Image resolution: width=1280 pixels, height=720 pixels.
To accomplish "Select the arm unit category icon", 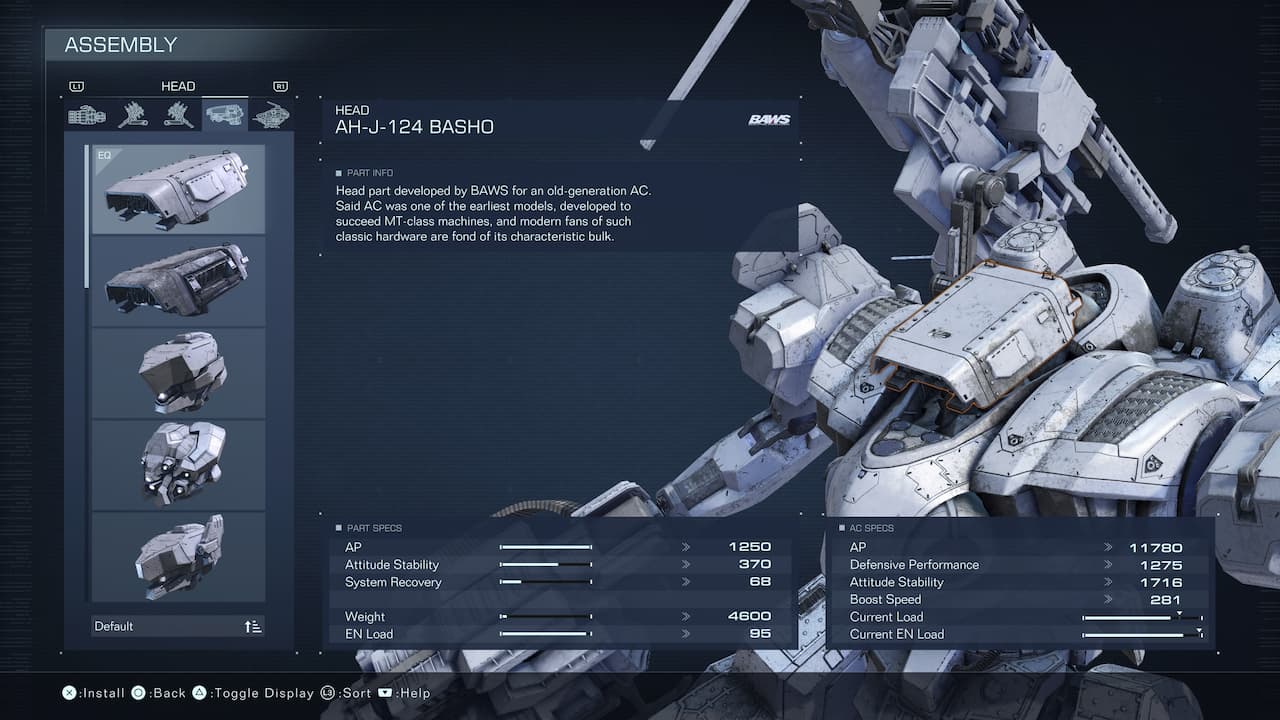I will (x=88, y=114).
